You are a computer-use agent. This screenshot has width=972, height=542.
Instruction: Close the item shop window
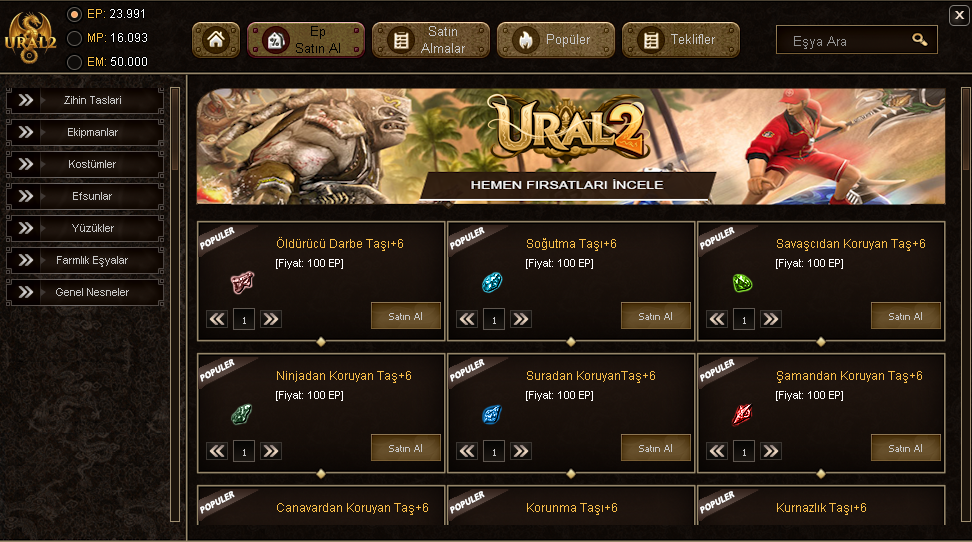958,14
